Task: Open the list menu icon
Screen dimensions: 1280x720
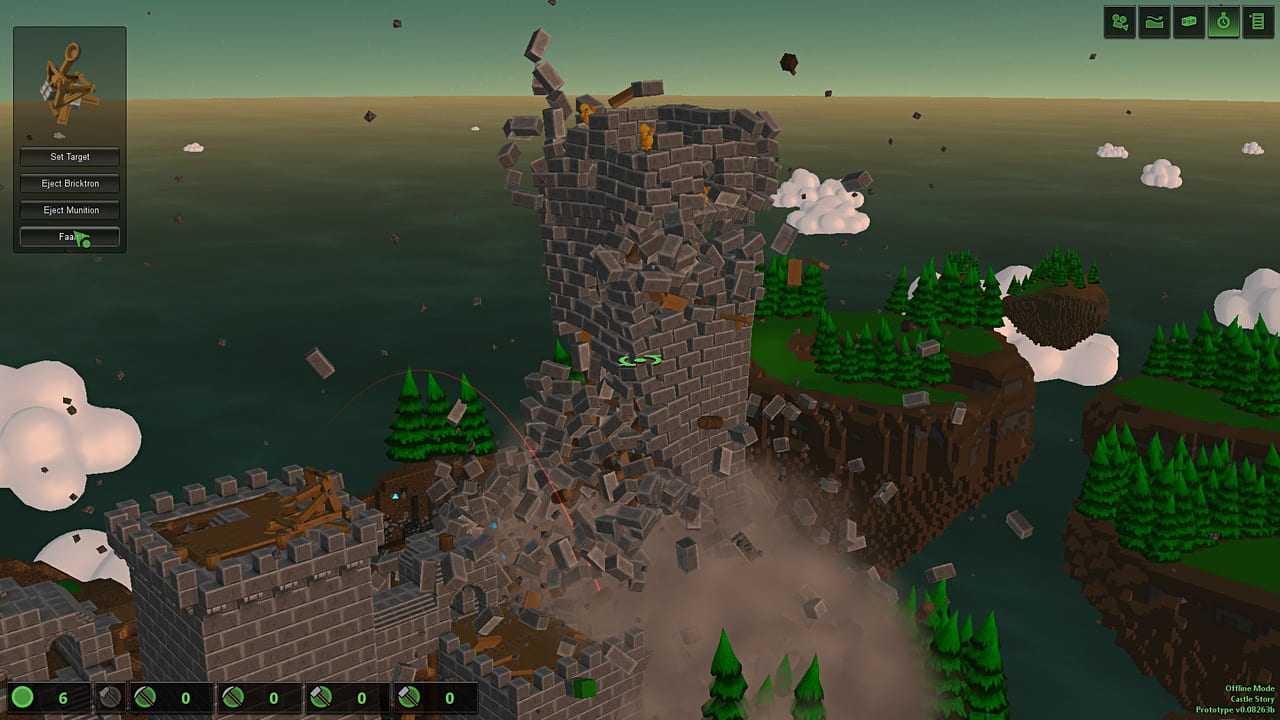Action: [1256, 22]
